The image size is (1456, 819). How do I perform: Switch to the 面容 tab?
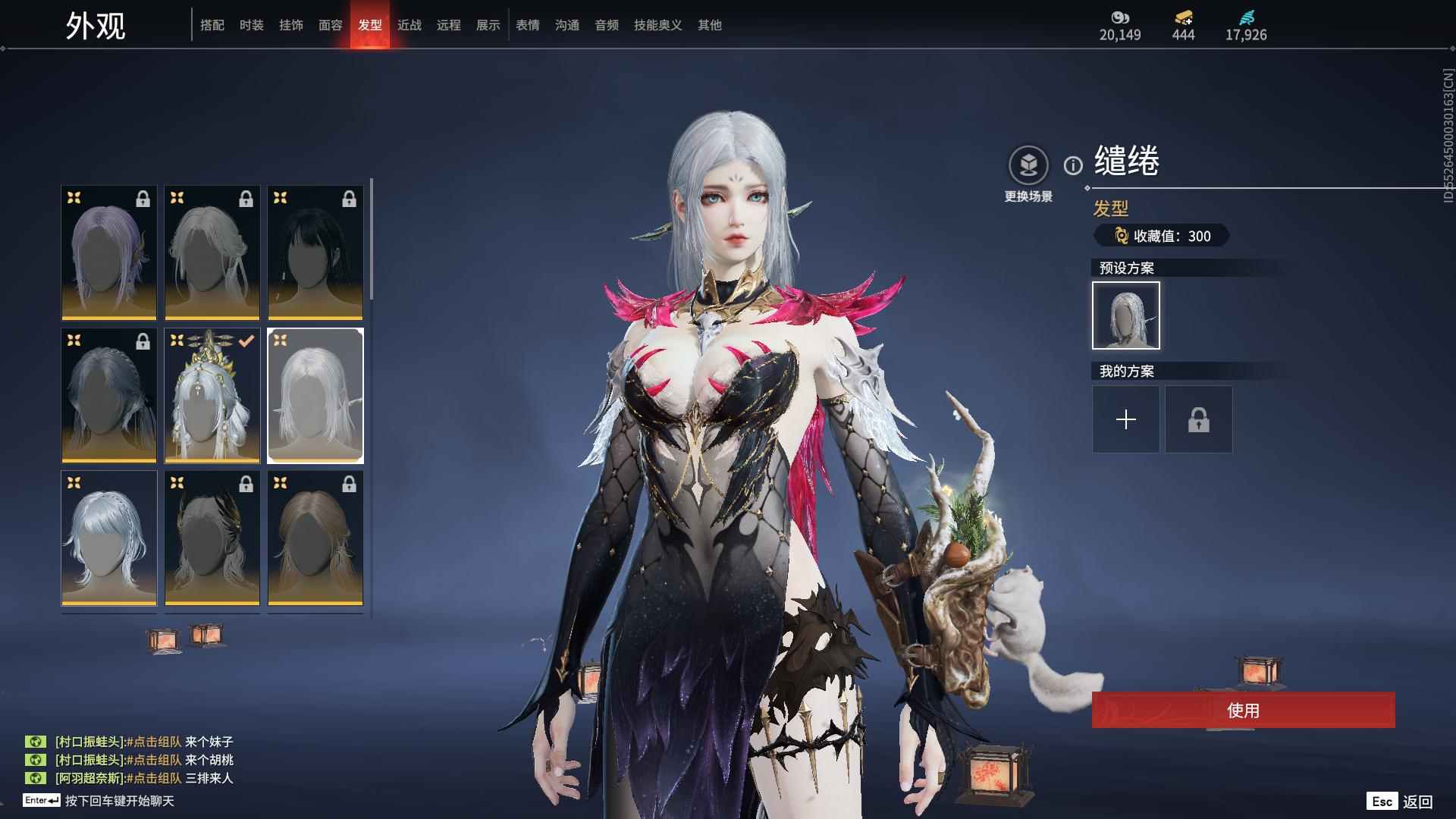[x=331, y=25]
